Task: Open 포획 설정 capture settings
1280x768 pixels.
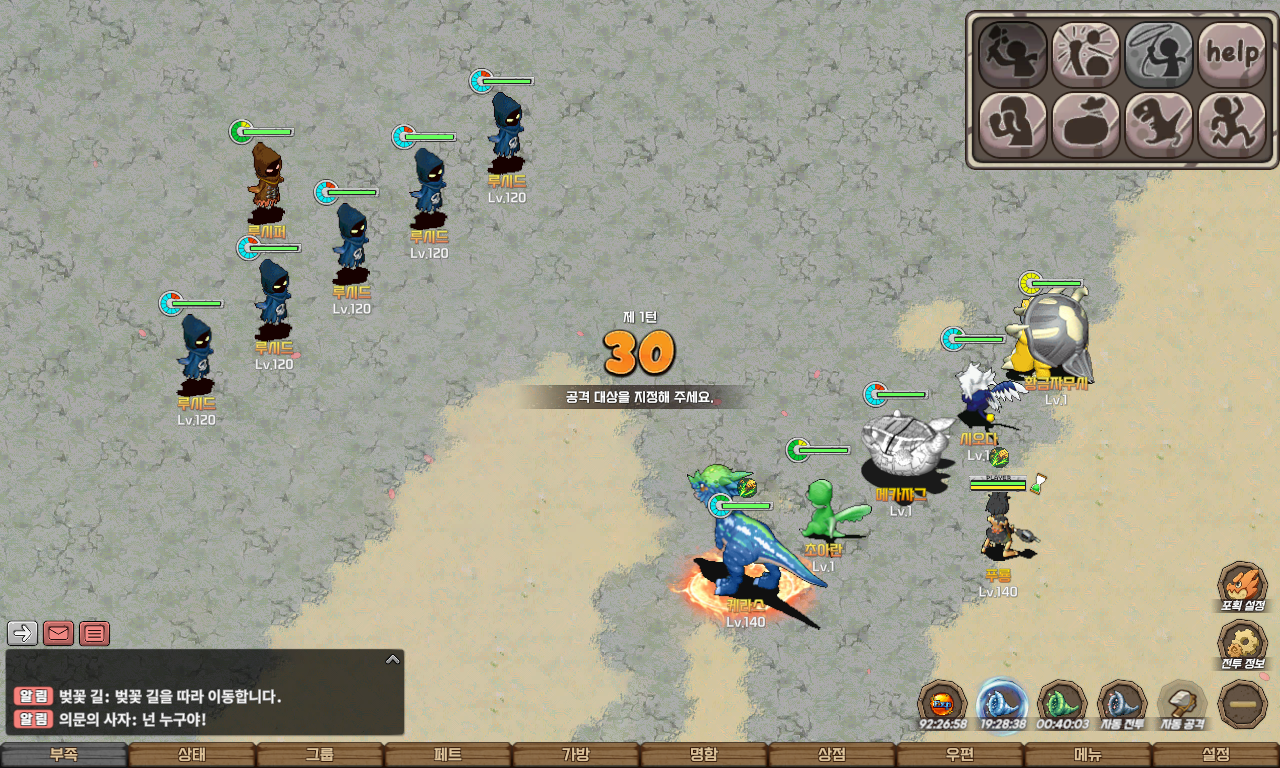Action: click(x=1243, y=587)
